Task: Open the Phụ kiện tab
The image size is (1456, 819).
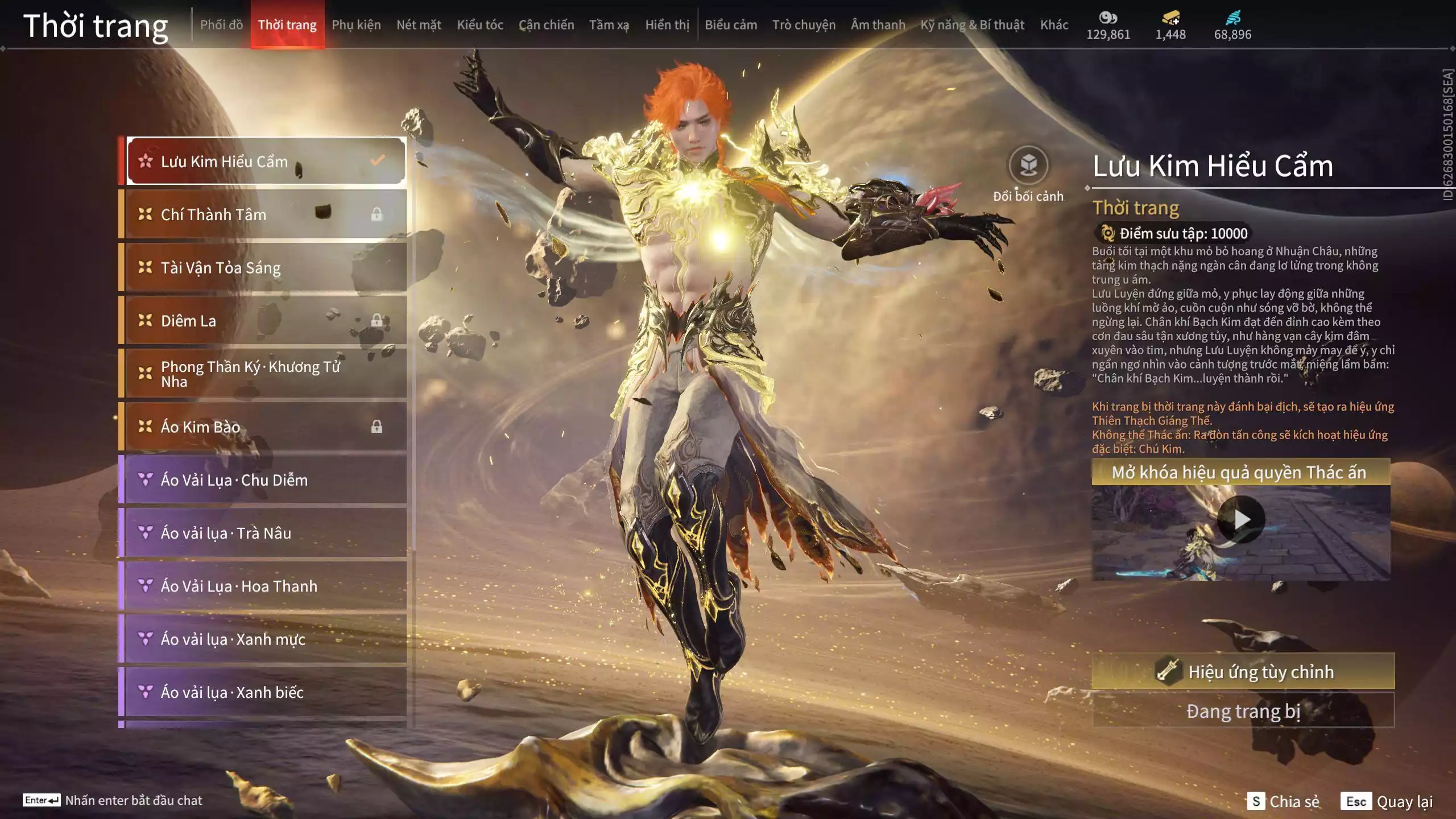Action: 356,25
